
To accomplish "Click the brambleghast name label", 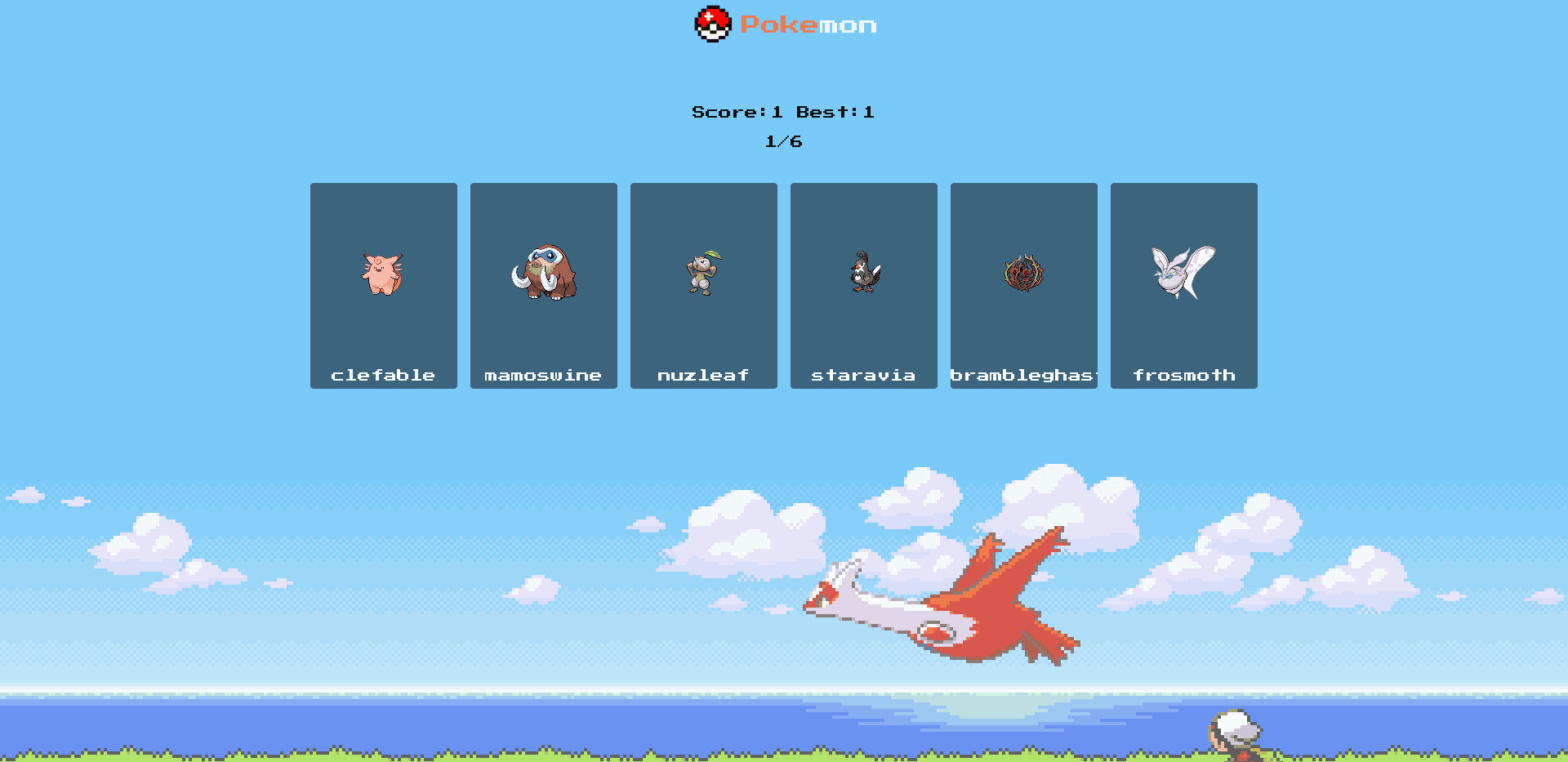I will [x=1023, y=375].
